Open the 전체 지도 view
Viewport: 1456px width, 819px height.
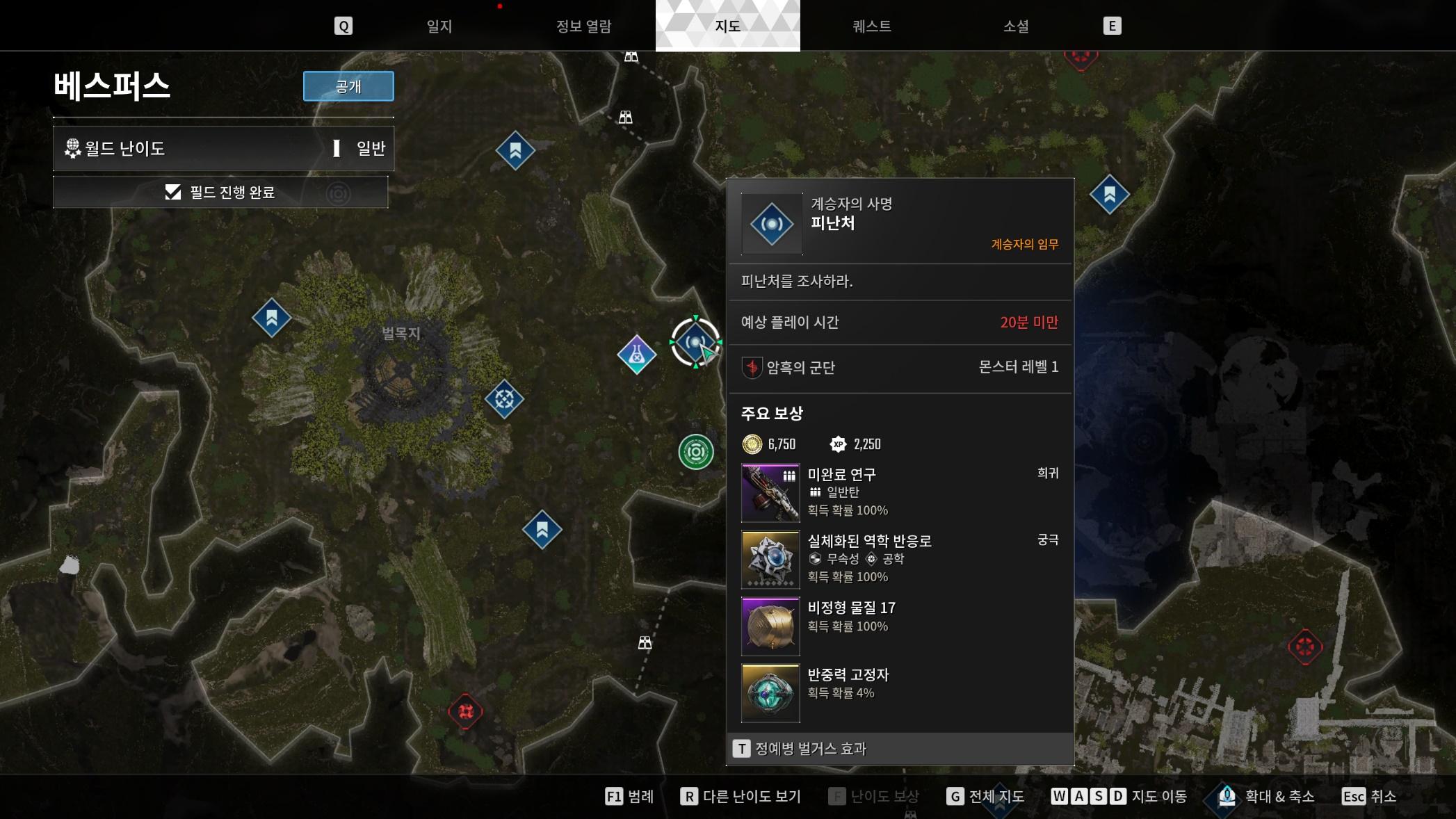(985, 797)
